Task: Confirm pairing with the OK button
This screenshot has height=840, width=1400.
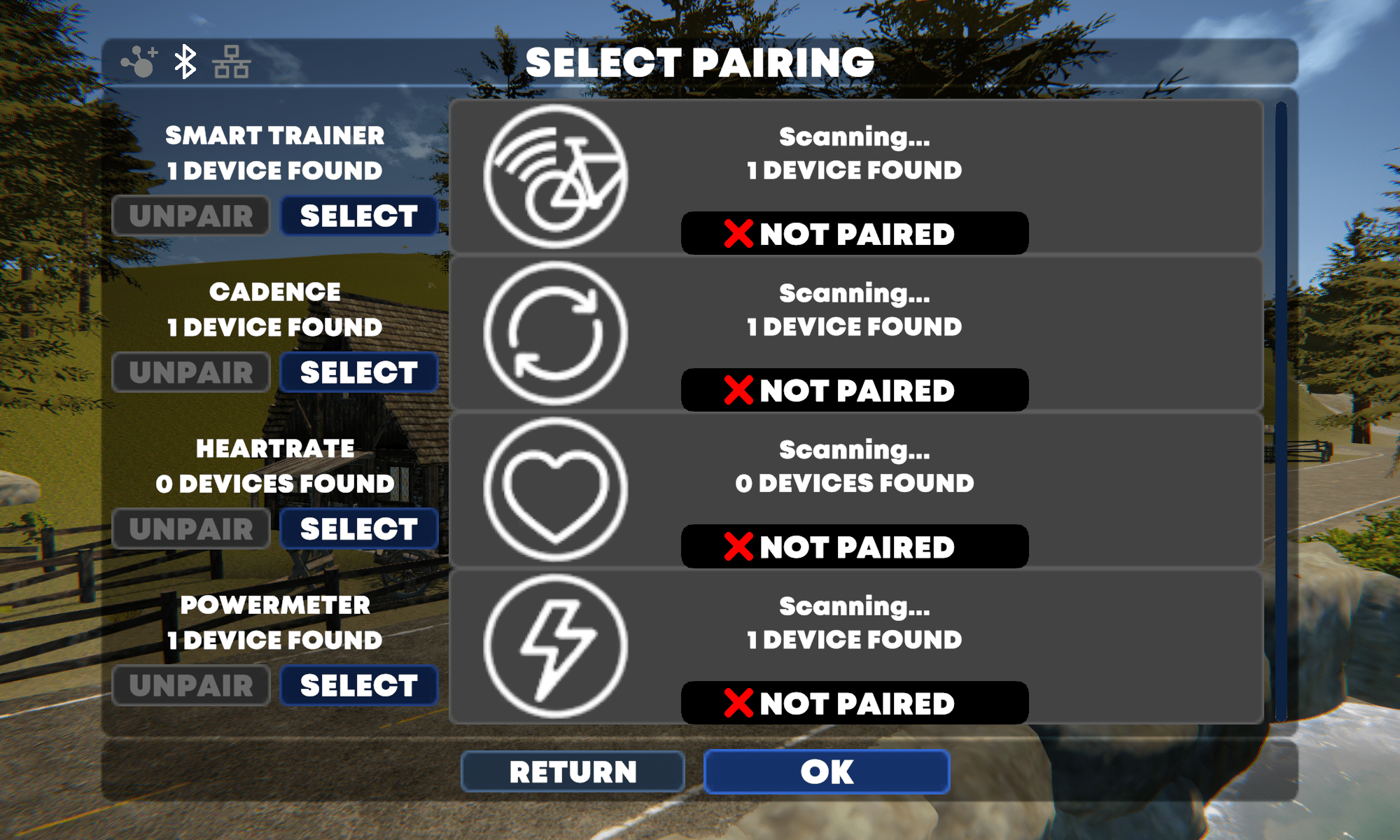Action: click(x=827, y=771)
